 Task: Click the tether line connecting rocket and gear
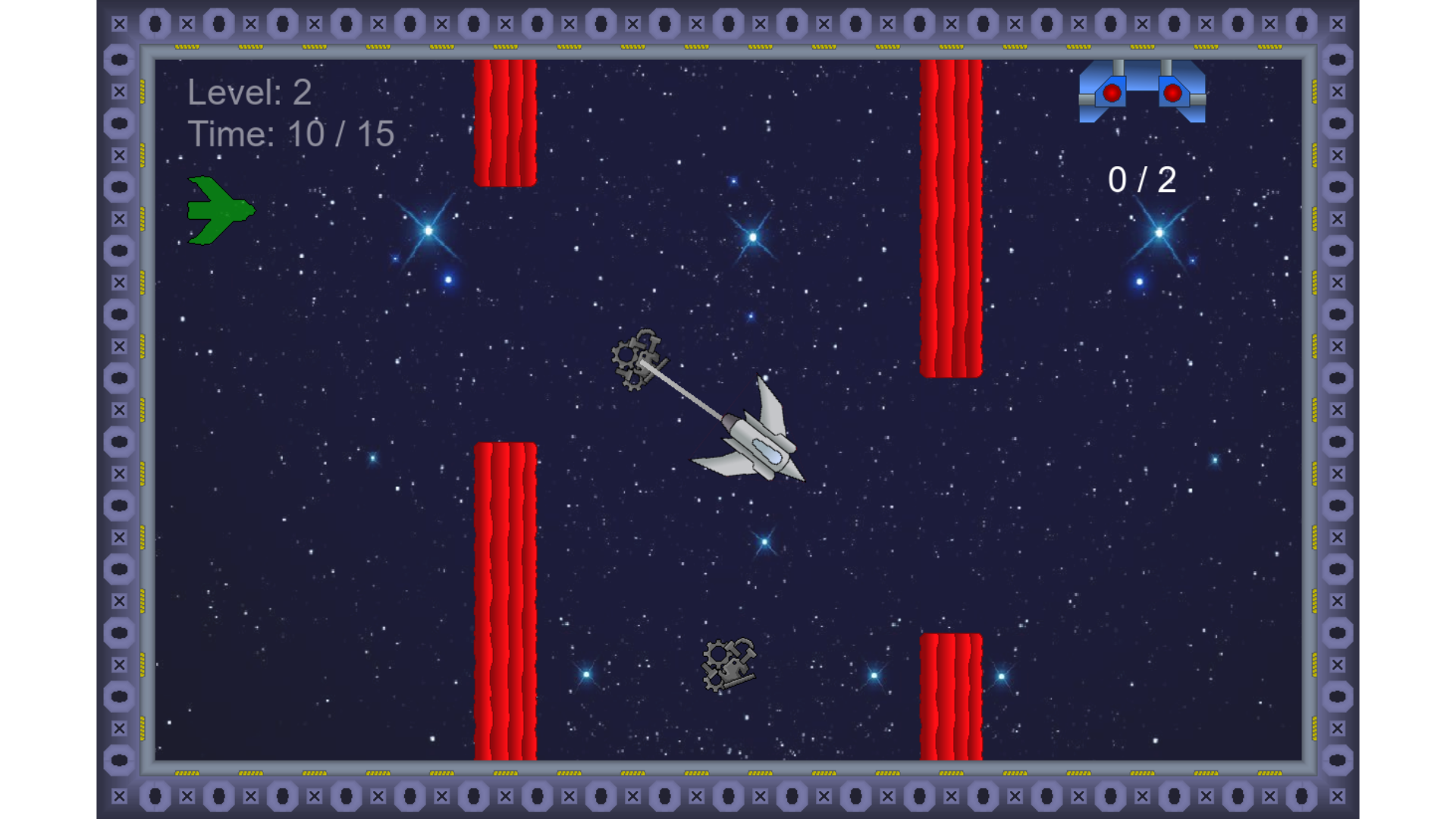686,394
